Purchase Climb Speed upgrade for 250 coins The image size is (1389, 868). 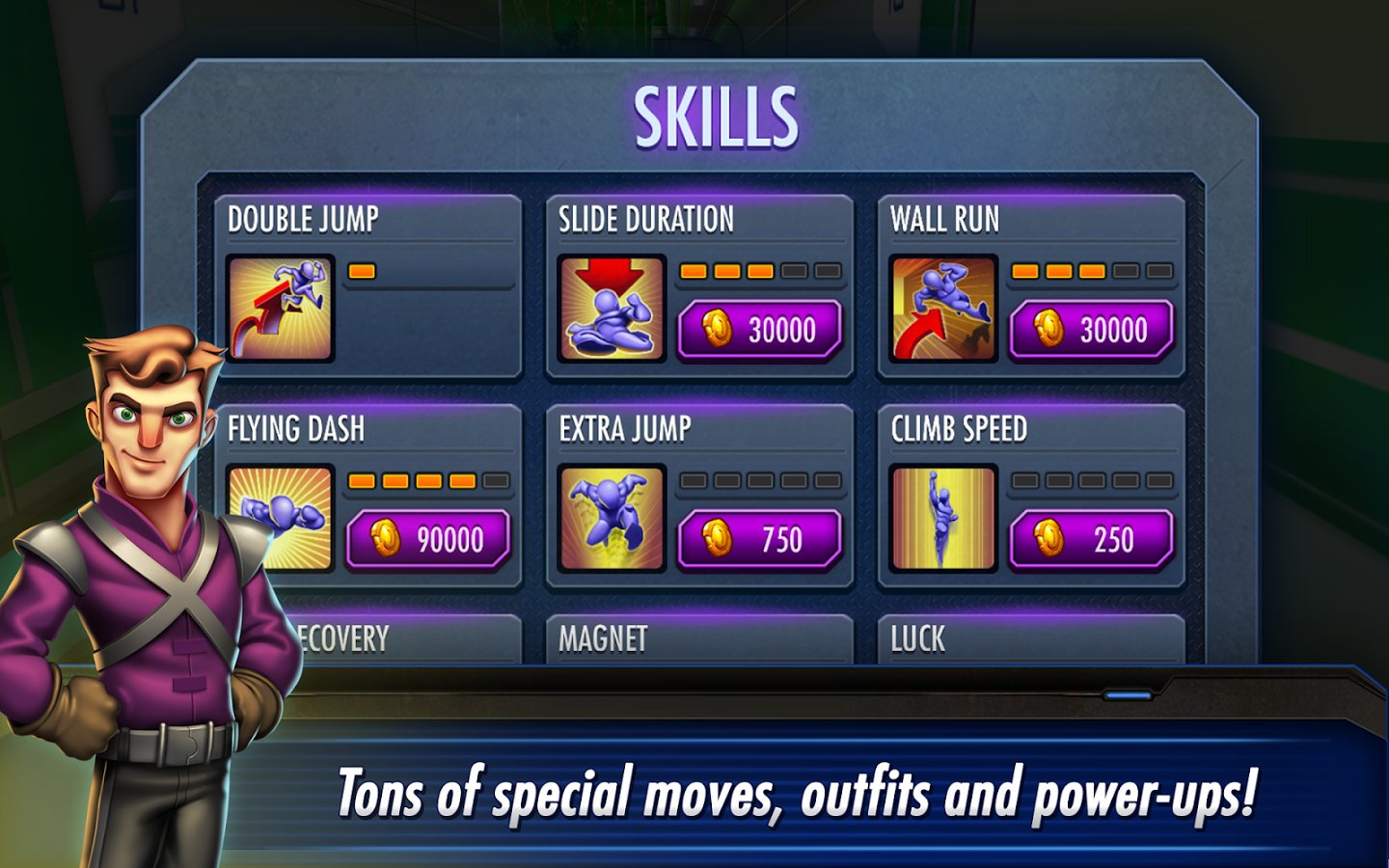[x=1091, y=539]
